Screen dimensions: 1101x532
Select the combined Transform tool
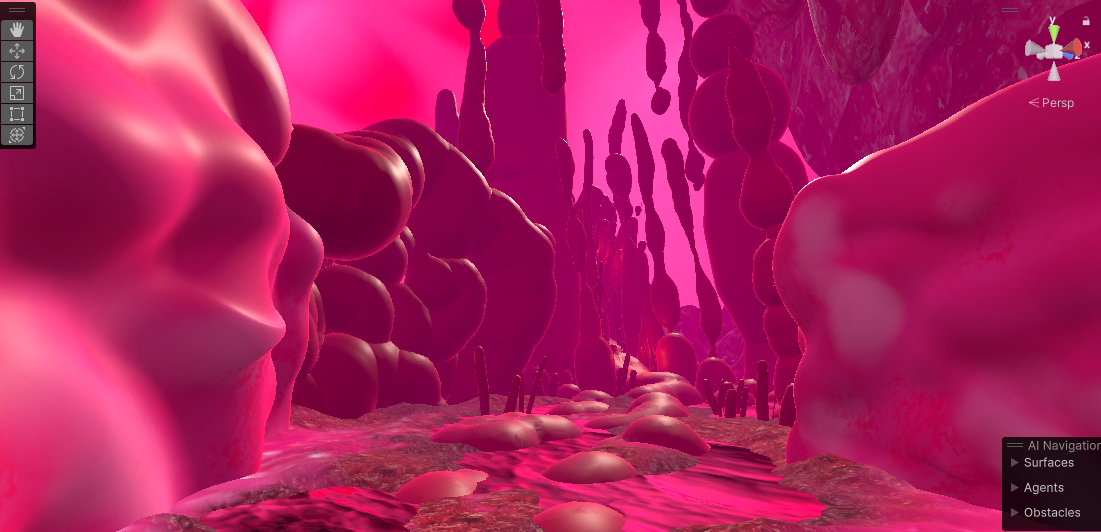point(18,135)
